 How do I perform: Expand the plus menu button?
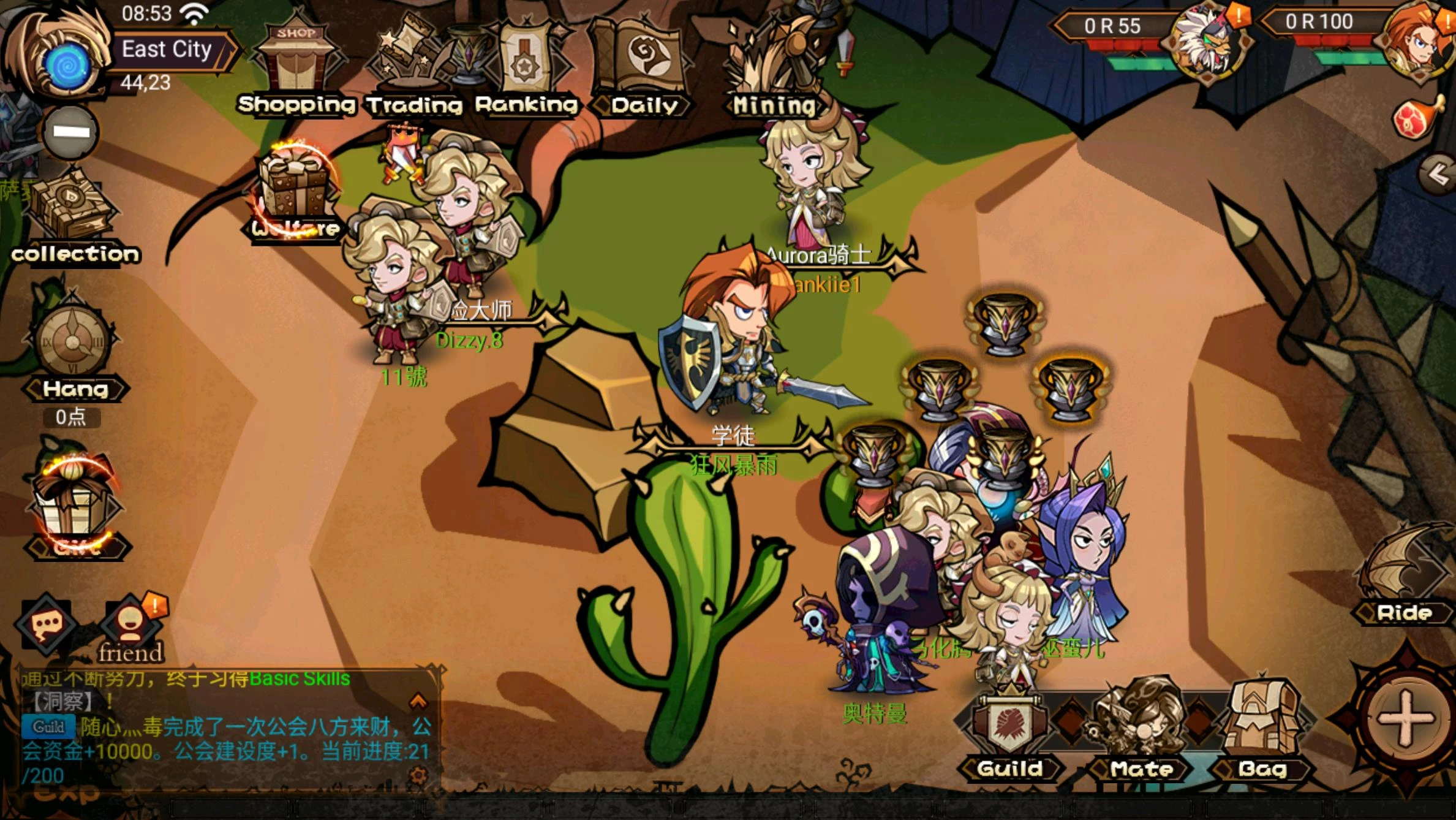(1405, 719)
